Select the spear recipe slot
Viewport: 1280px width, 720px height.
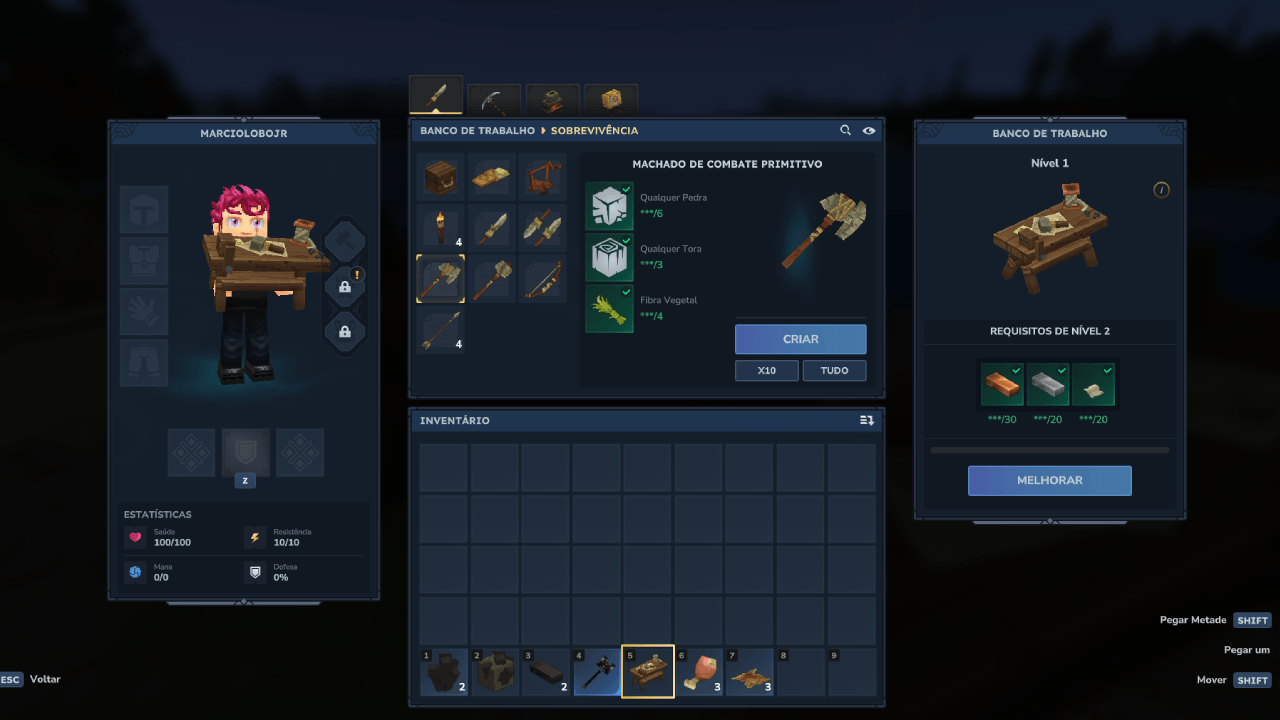point(440,330)
